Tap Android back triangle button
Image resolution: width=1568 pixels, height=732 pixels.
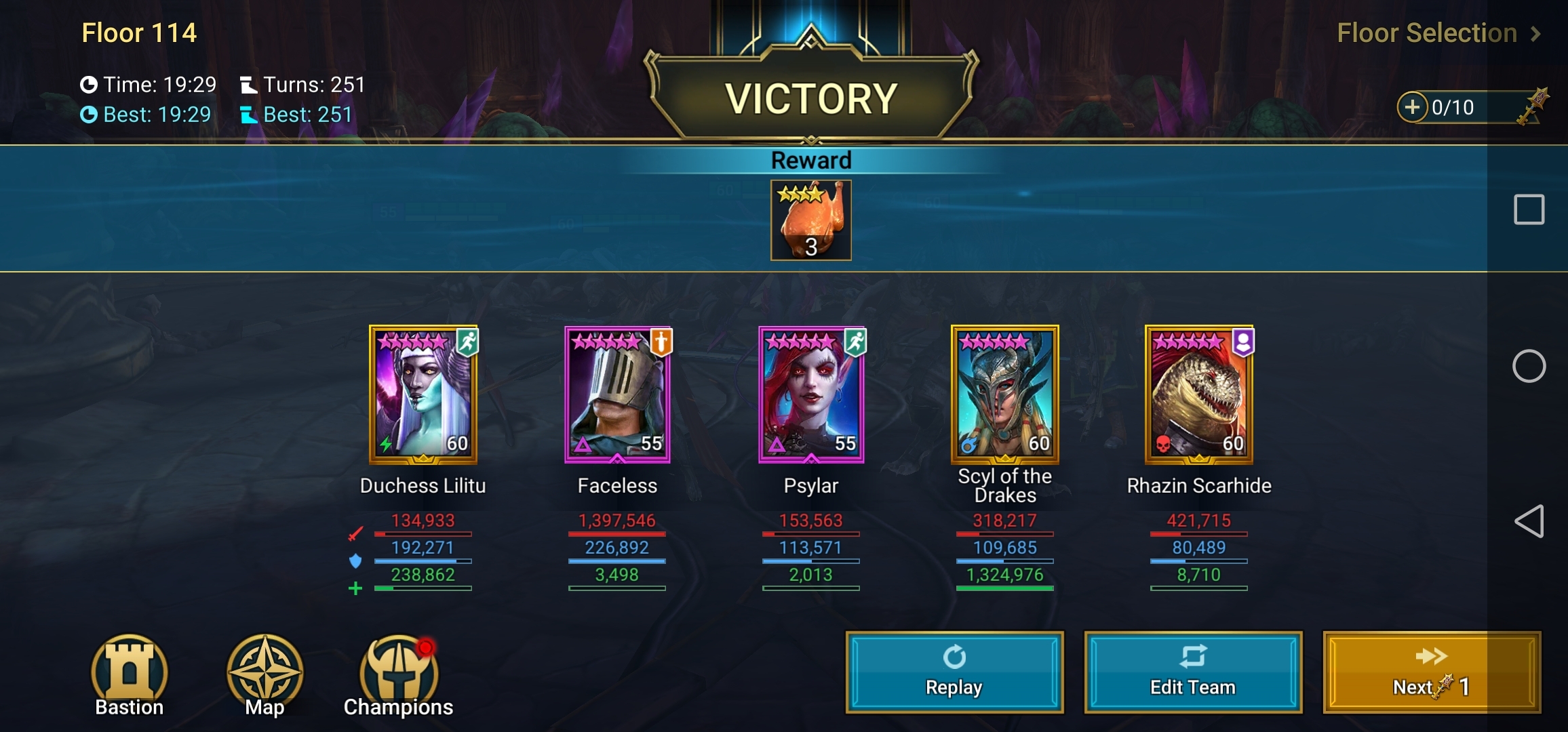pos(1529,521)
